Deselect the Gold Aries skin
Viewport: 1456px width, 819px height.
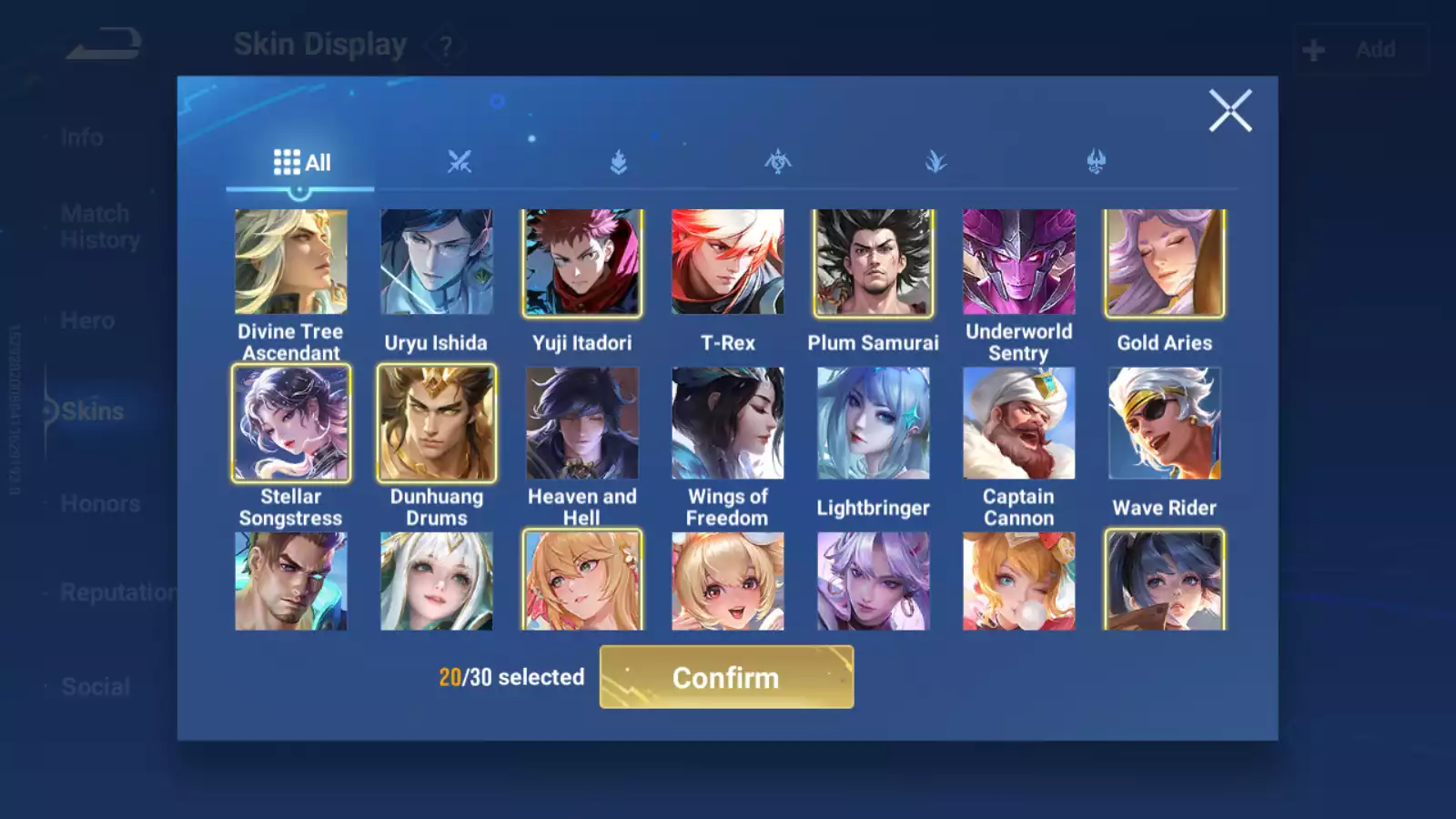pyautogui.click(x=1165, y=263)
